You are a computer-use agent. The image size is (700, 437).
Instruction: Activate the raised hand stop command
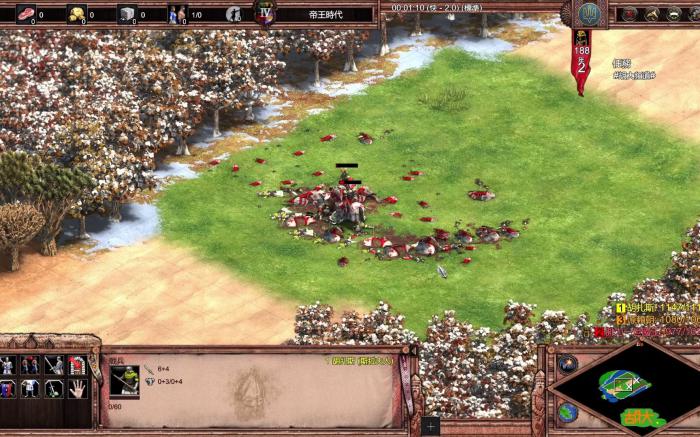(76, 388)
